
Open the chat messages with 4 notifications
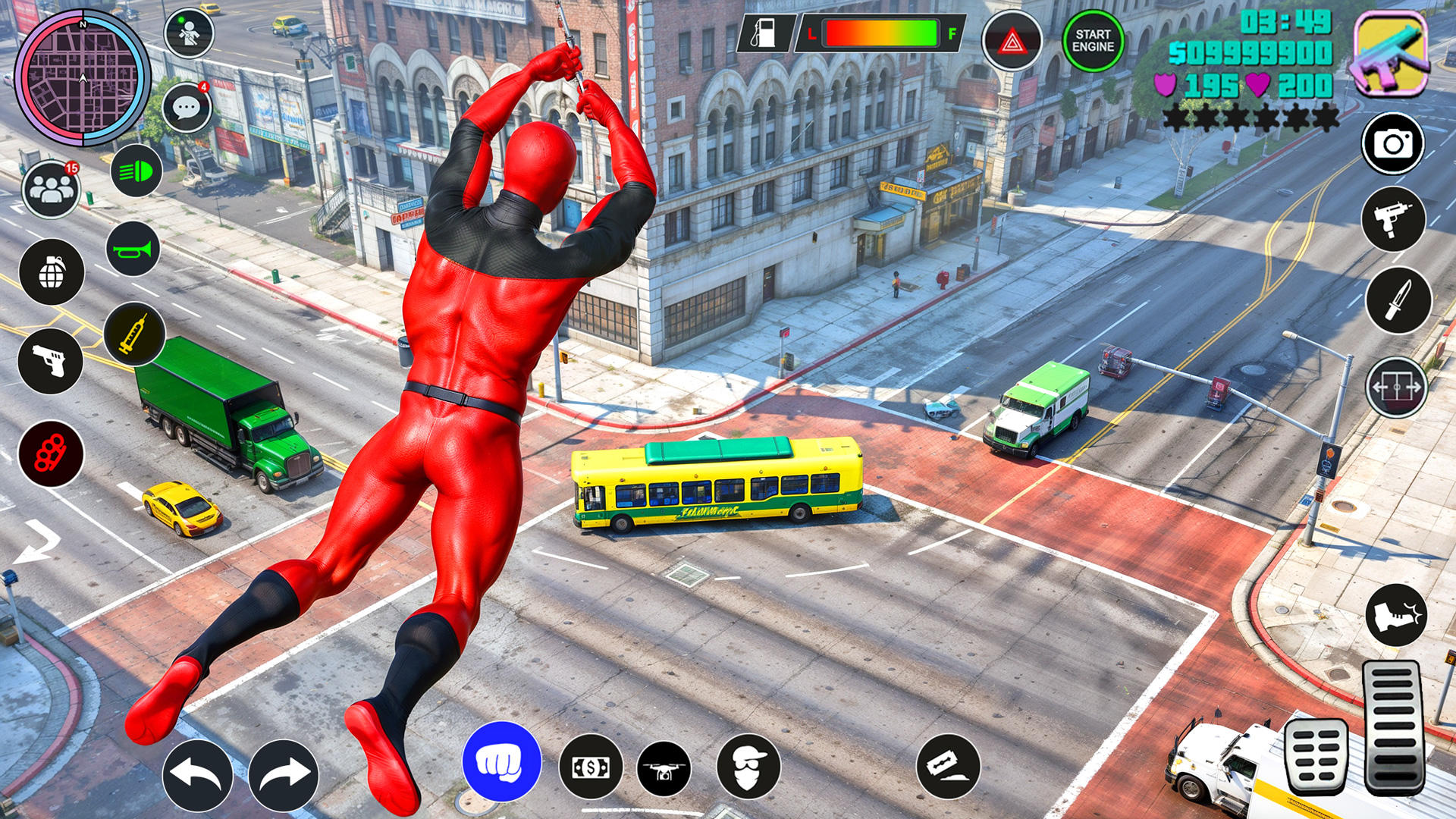(188, 106)
